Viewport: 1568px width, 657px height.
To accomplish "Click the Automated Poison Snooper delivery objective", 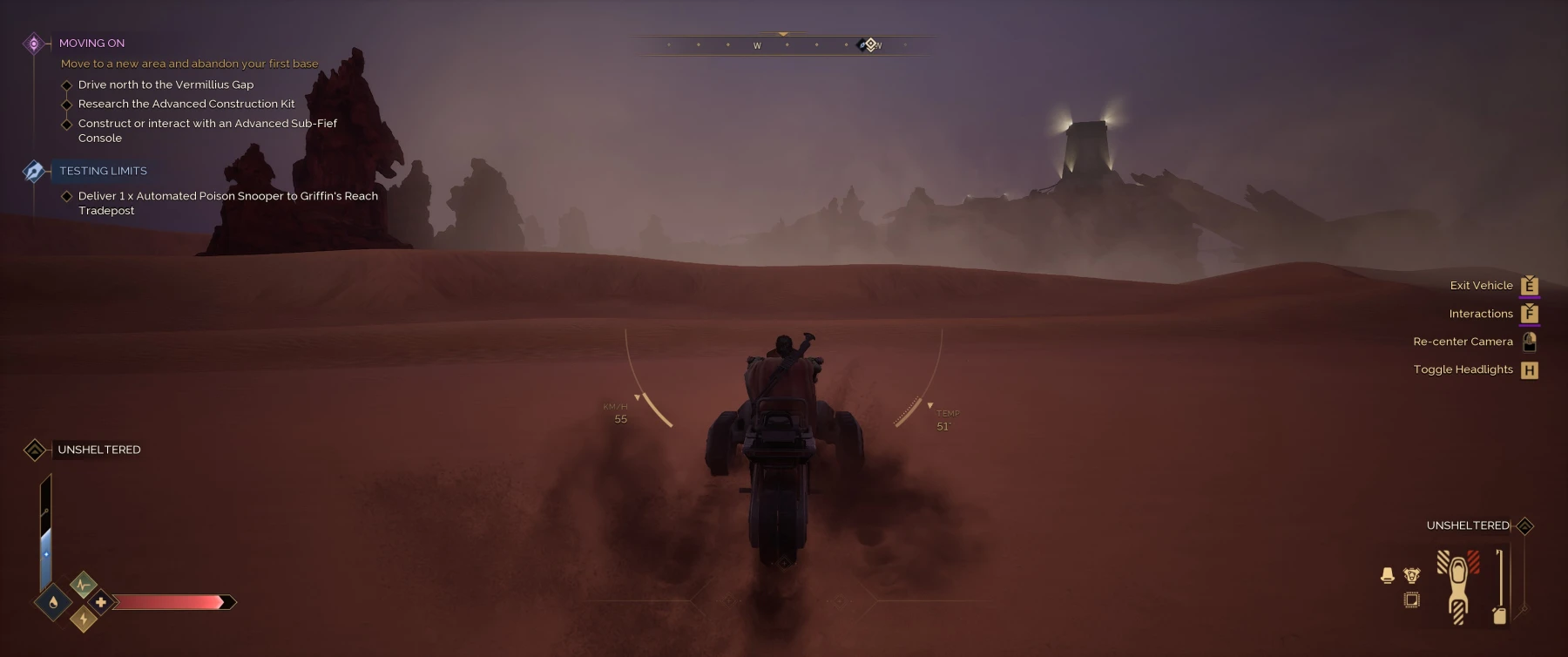I will click(x=227, y=203).
